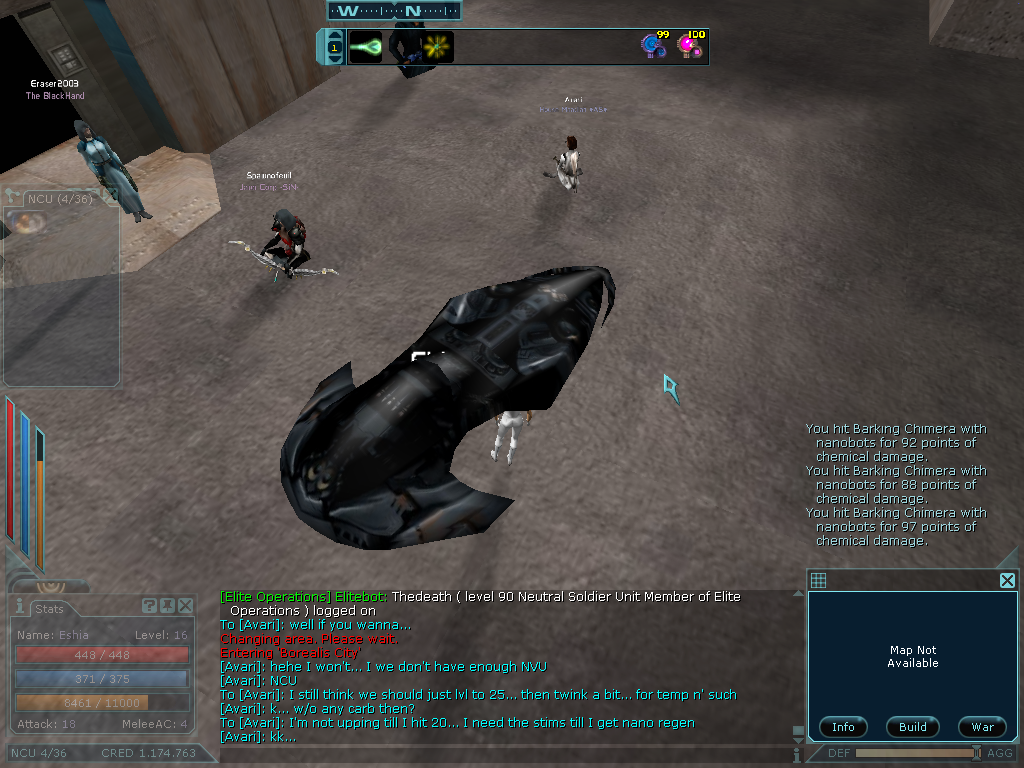The image size is (1024, 768).
Task: Click the blue item with count 99
Action: tap(654, 46)
